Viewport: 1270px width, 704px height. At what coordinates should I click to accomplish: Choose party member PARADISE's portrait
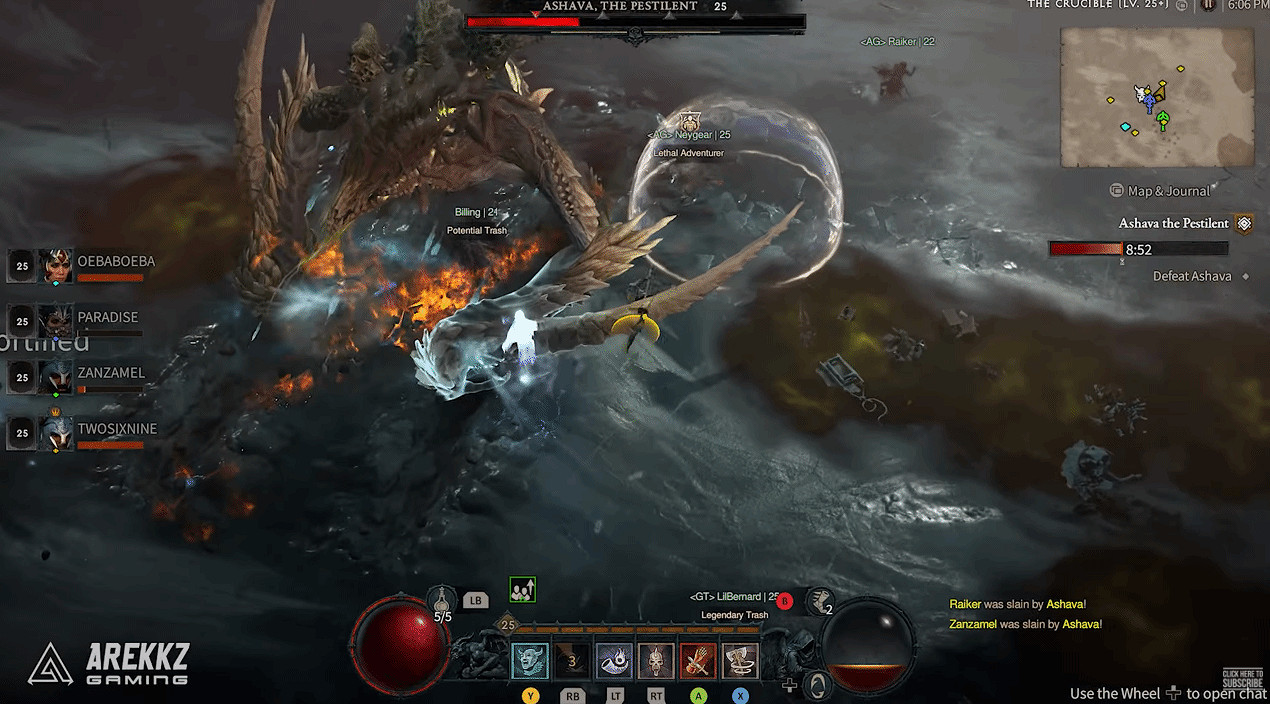[x=56, y=321]
